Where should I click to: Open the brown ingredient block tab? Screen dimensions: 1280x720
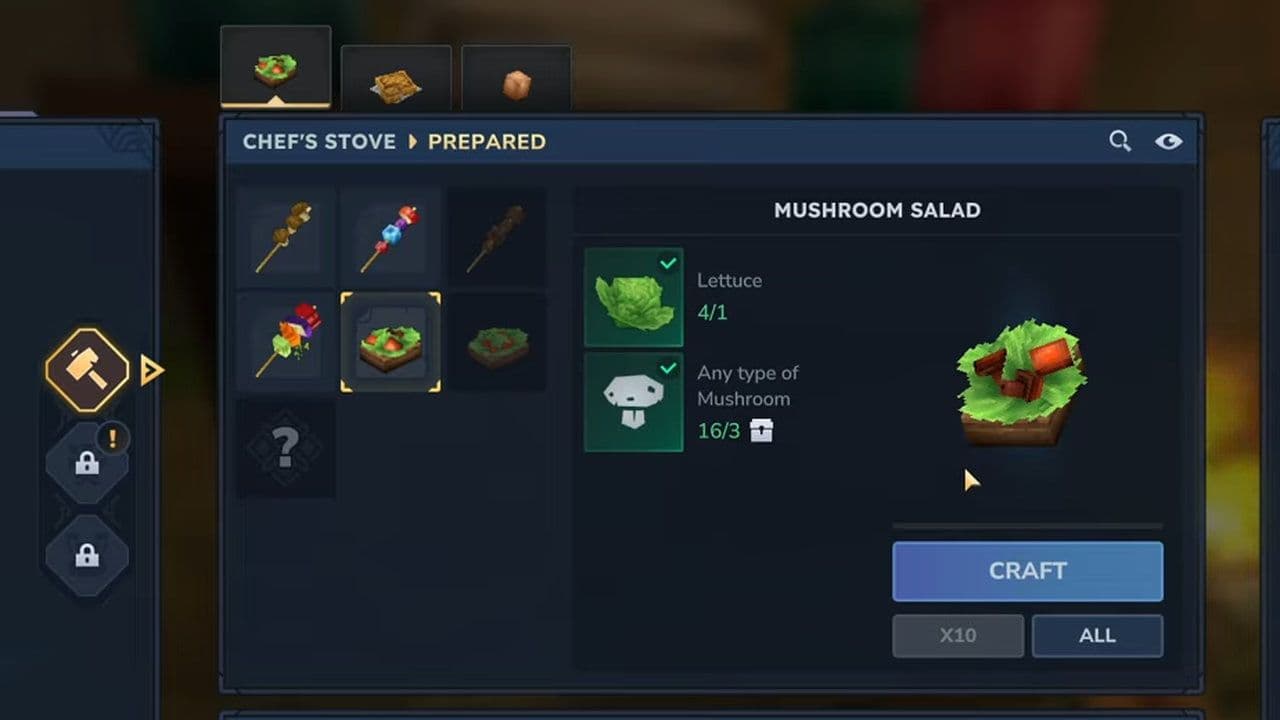[x=516, y=84]
